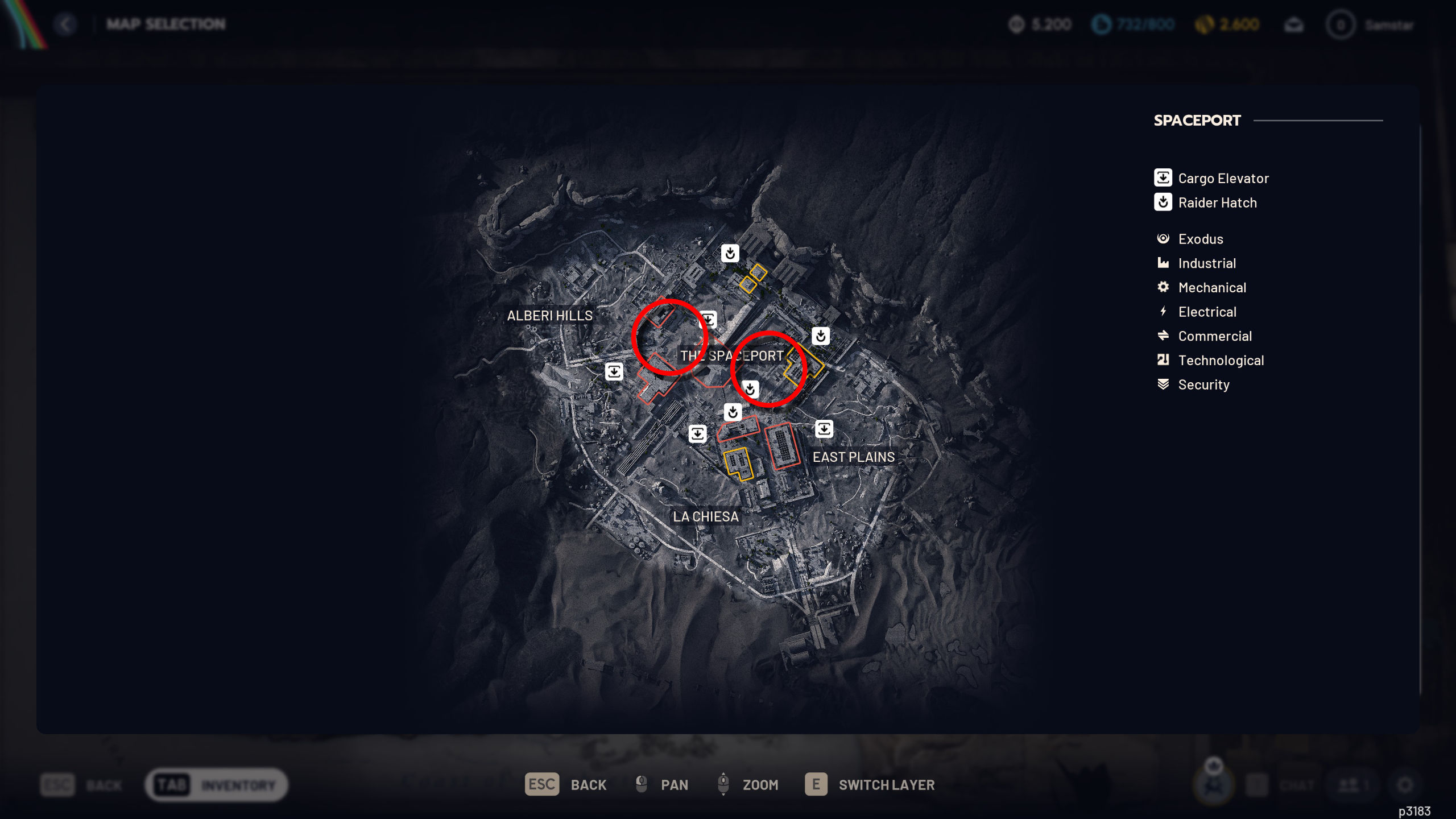Go back using the Map Selection arrow
1456x819 pixels.
(66, 24)
